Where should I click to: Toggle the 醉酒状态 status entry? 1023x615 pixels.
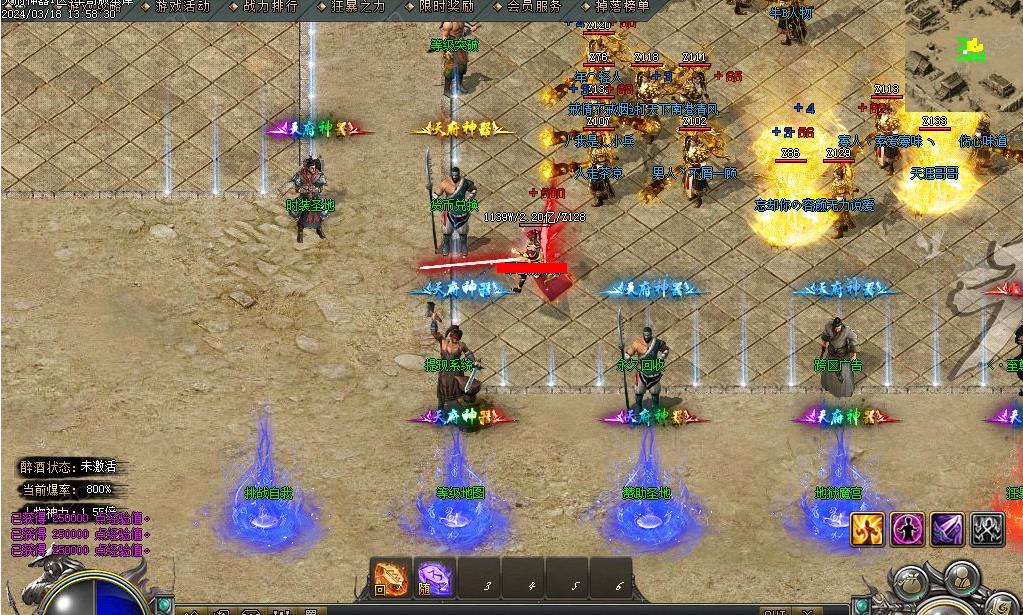coord(69,467)
